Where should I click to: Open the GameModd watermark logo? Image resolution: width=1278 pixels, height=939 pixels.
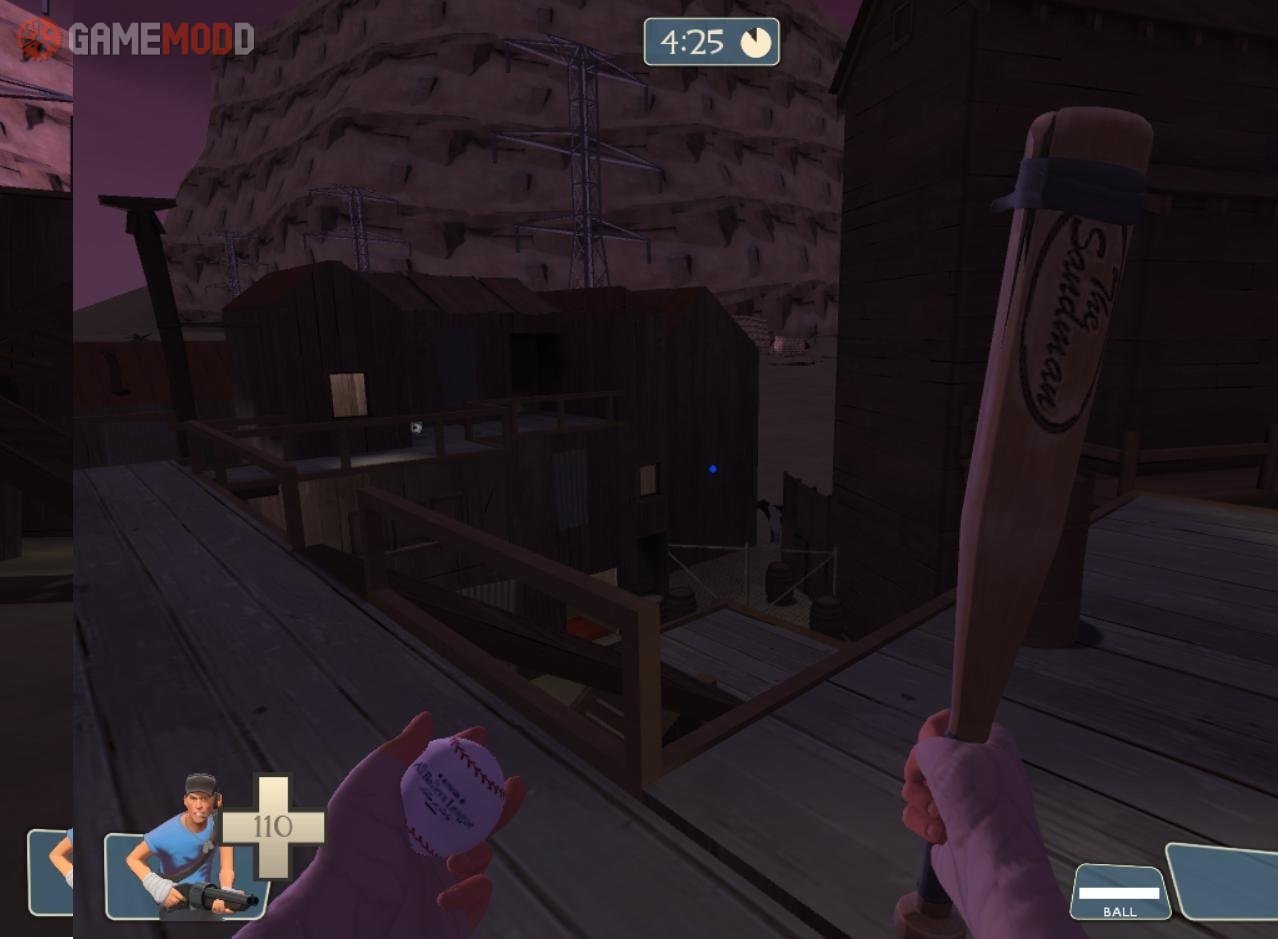[x=136, y=39]
